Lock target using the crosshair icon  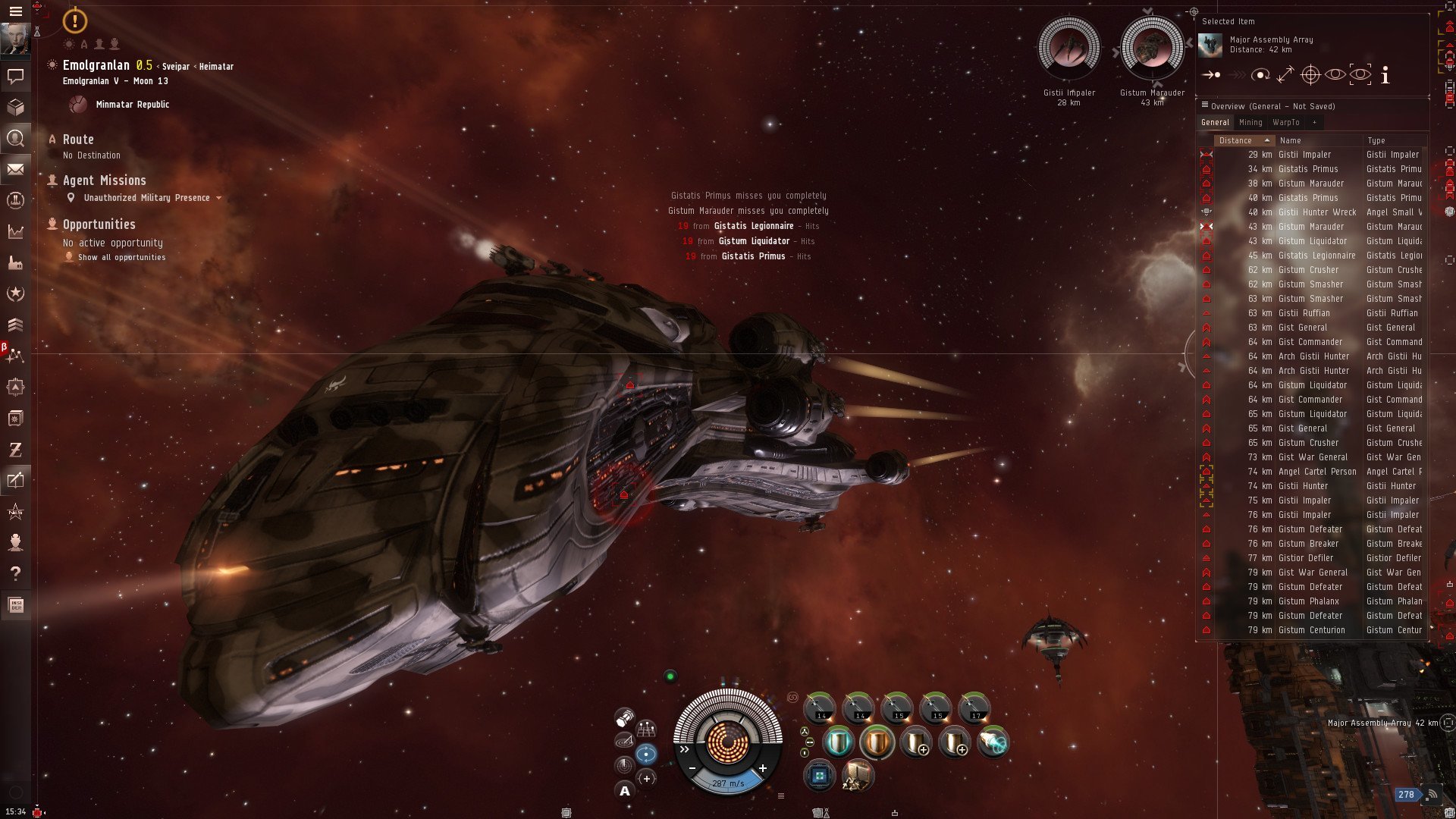[x=1310, y=75]
